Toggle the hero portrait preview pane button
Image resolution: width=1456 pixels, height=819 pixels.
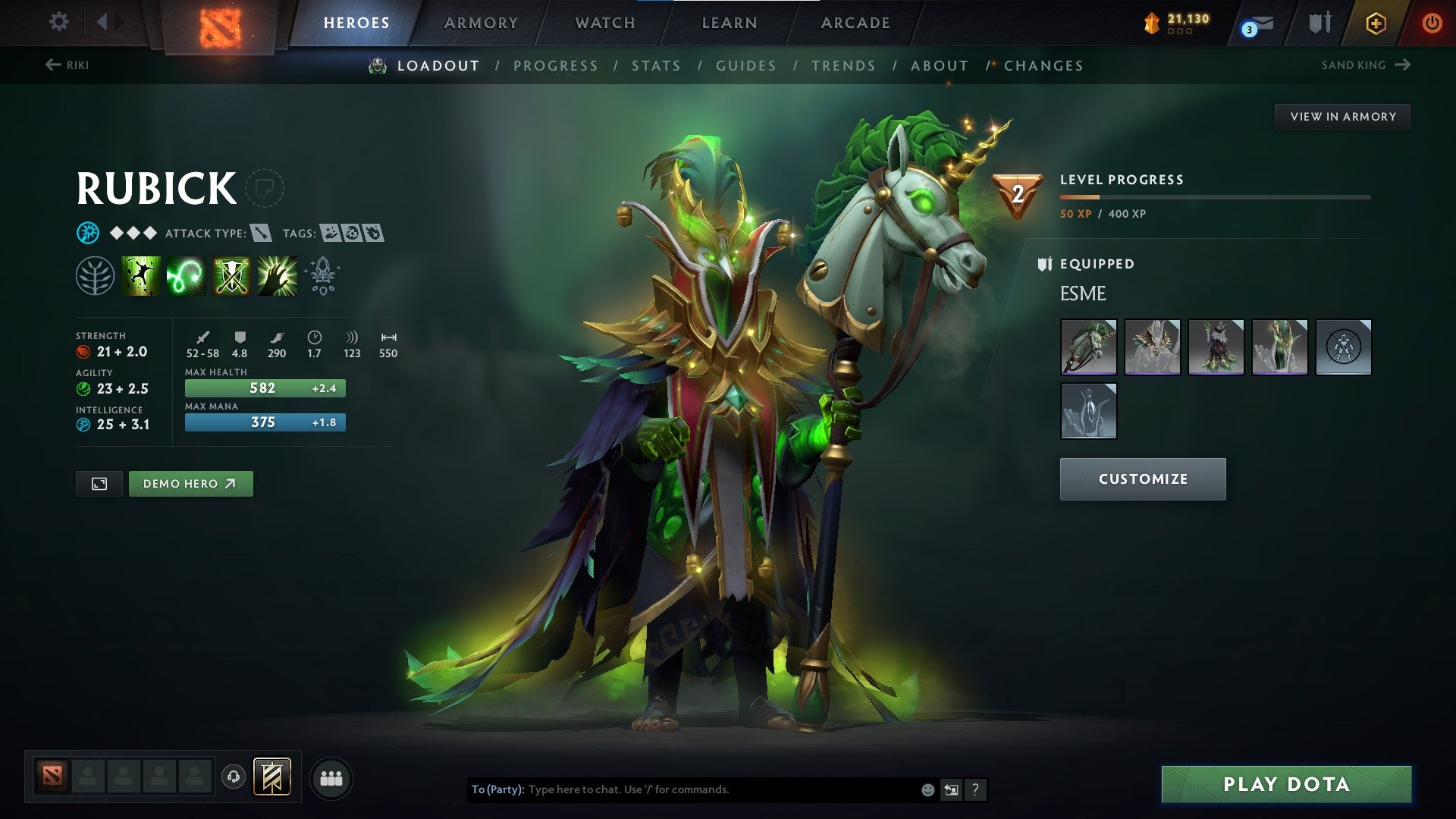click(x=99, y=483)
